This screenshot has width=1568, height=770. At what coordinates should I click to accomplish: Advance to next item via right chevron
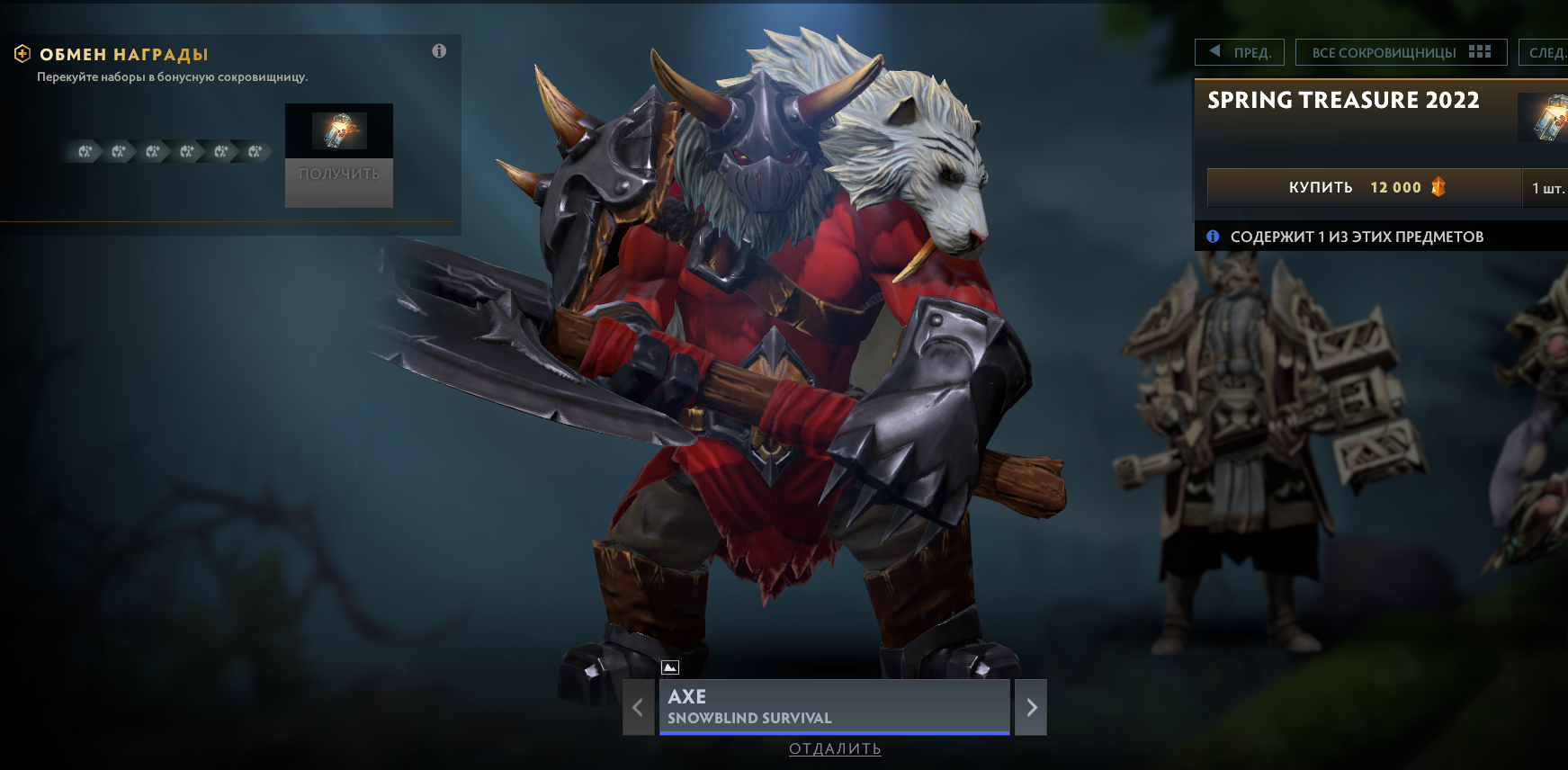pos(1031,707)
